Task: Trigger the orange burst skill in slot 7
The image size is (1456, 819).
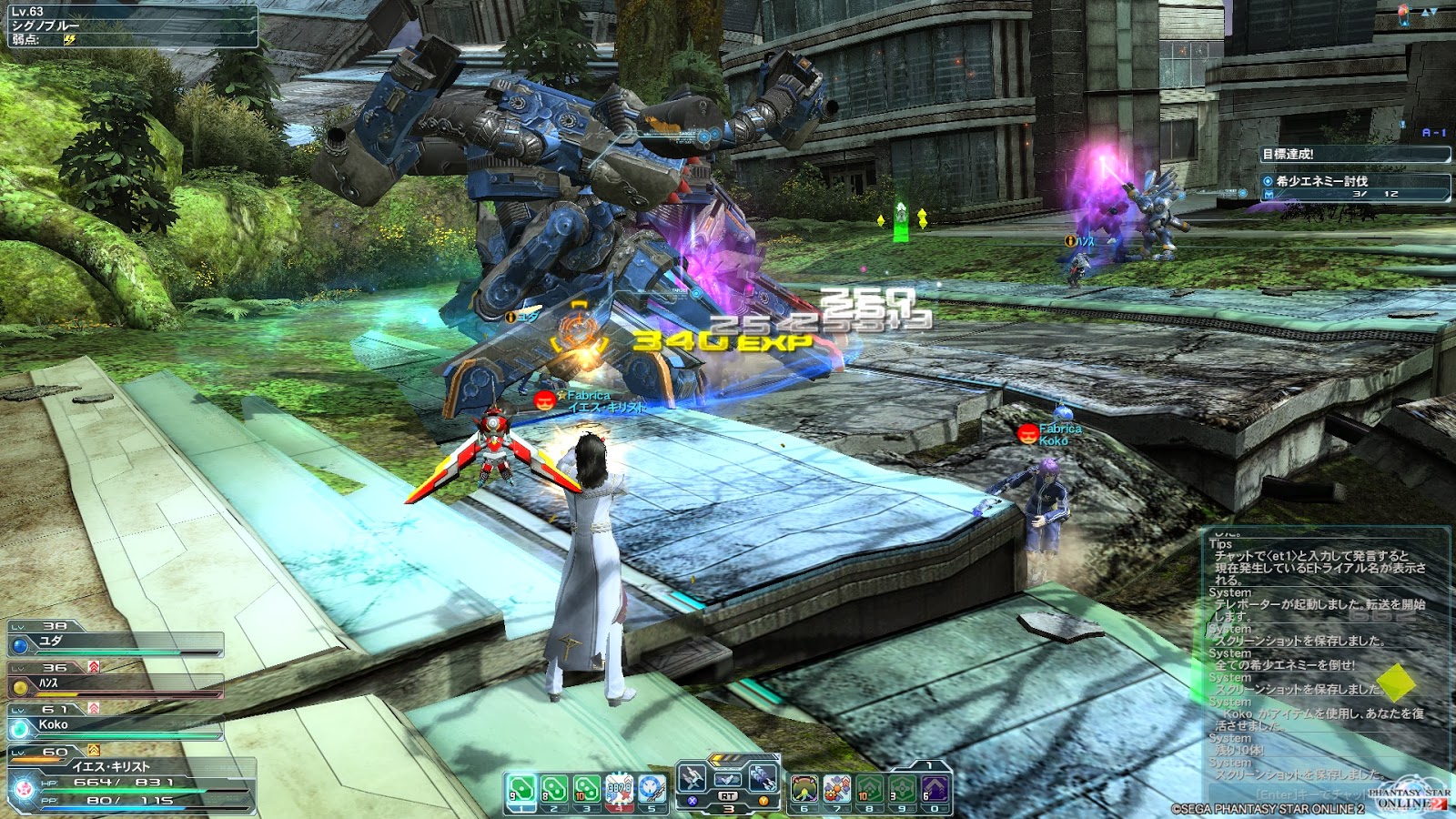Action: pos(837,790)
